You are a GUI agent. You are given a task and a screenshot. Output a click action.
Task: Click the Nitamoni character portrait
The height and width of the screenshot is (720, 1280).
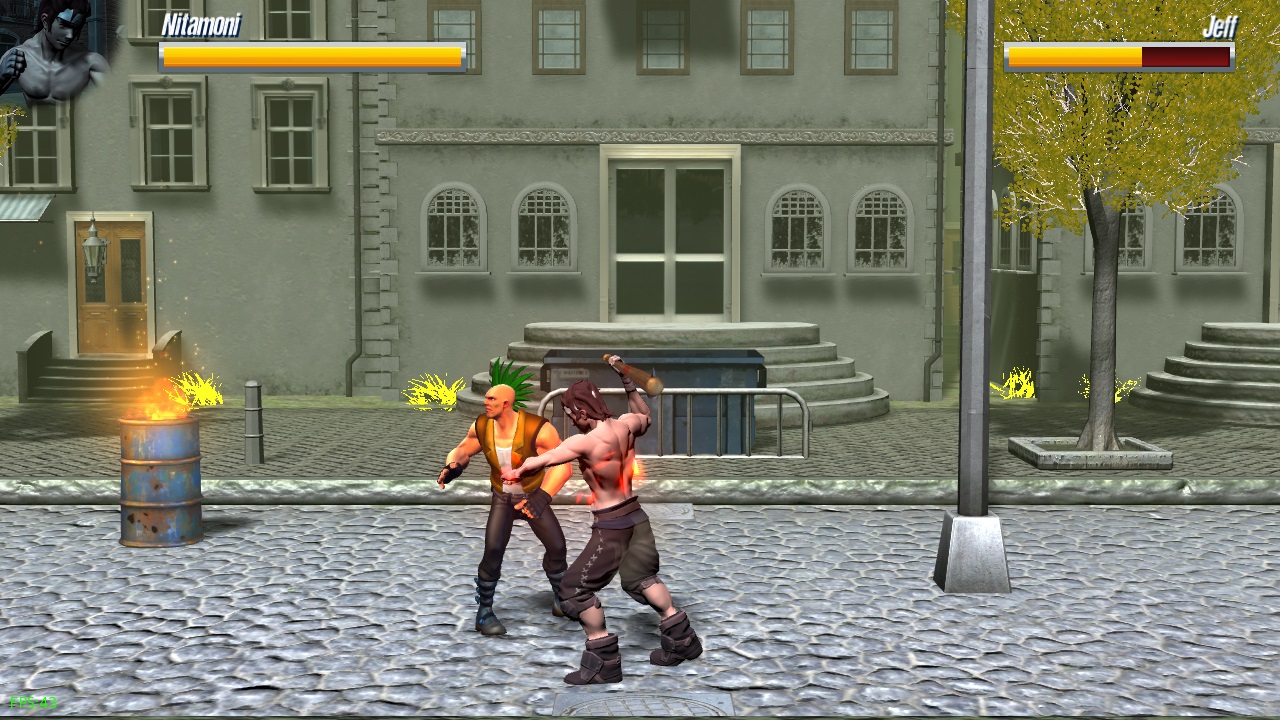pos(55,55)
